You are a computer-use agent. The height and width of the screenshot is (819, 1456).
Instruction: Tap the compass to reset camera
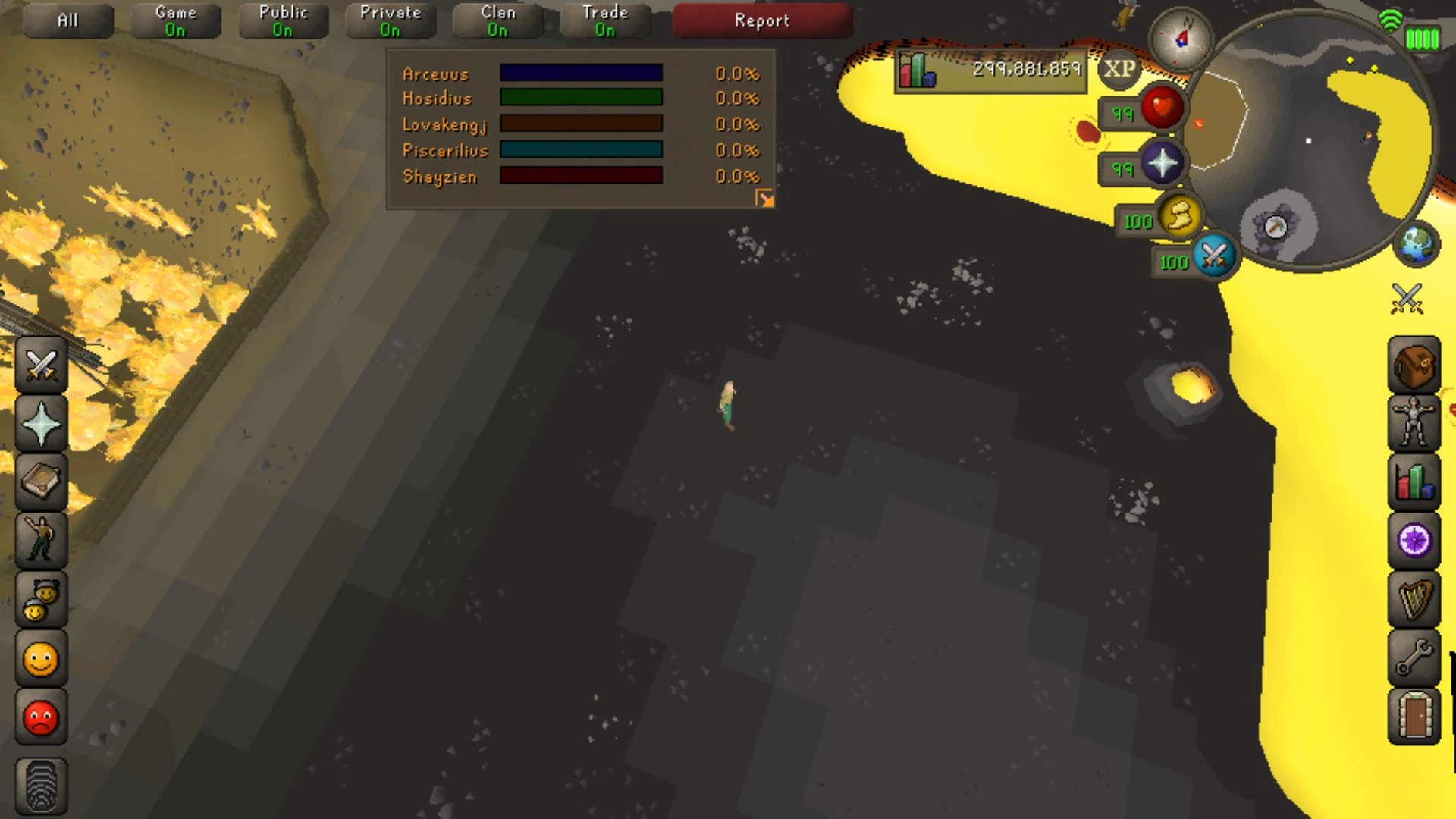tap(1181, 39)
